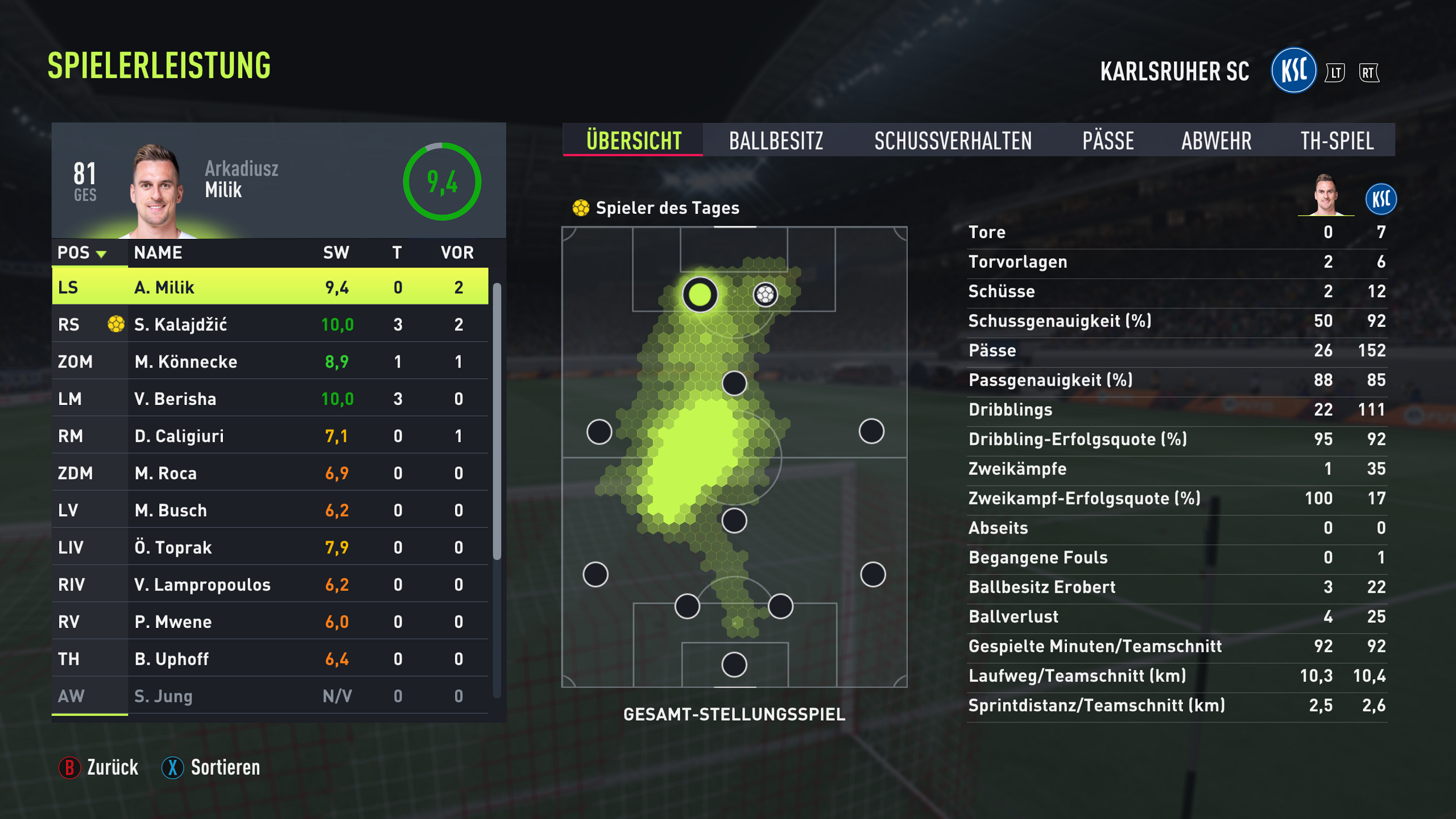Show the Pässe statistics tab
Screen dimensions: 1456x819
coord(1108,140)
